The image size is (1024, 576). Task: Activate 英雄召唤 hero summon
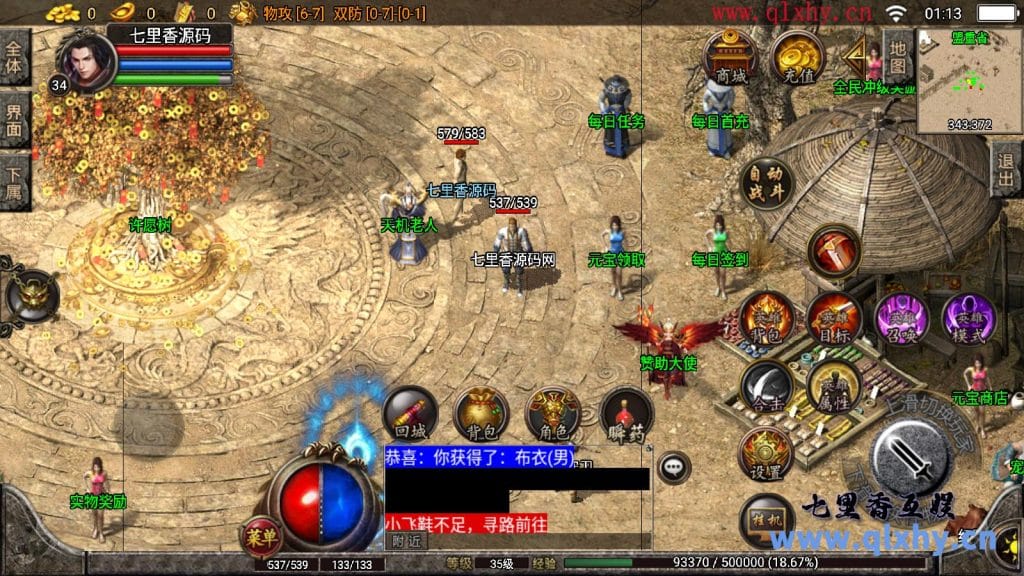tap(901, 318)
